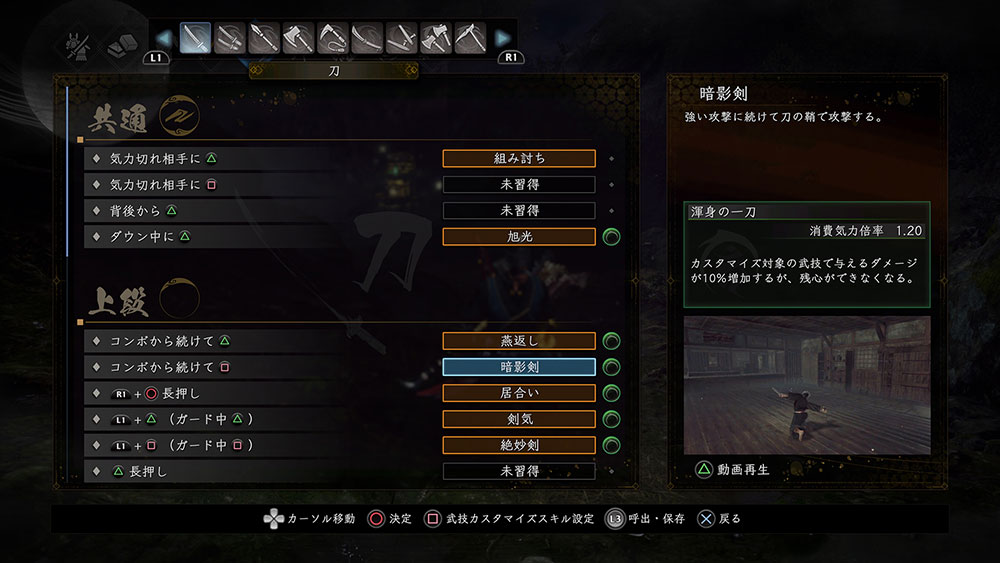Open the skill preview video thumbnail

point(807,385)
